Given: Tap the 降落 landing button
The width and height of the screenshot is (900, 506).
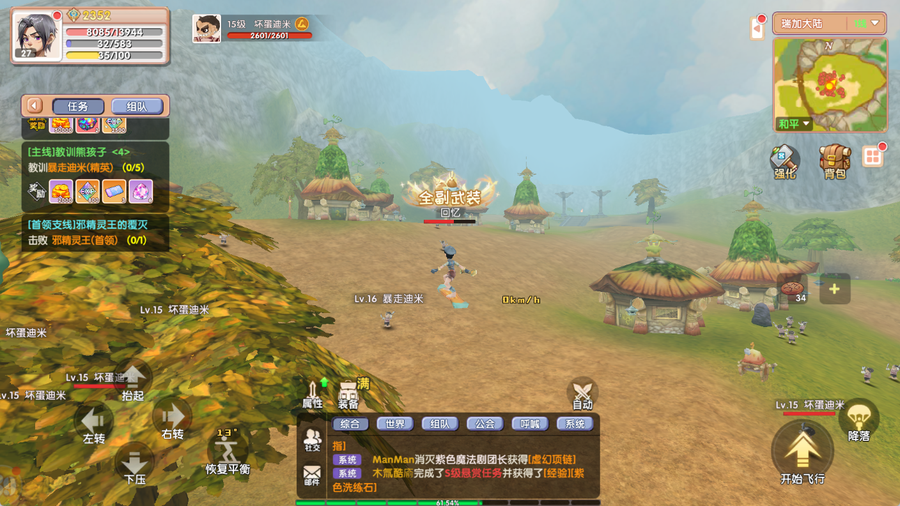Looking at the screenshot, I should pyautogui.click(x=858, y=422).
